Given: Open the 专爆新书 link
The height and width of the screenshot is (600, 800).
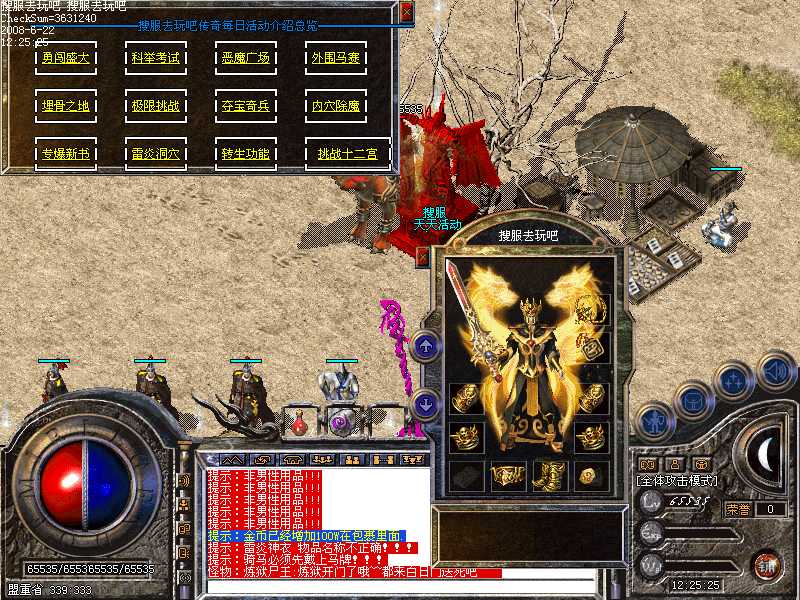Looking at the screenshot, I should click(65, 154).
